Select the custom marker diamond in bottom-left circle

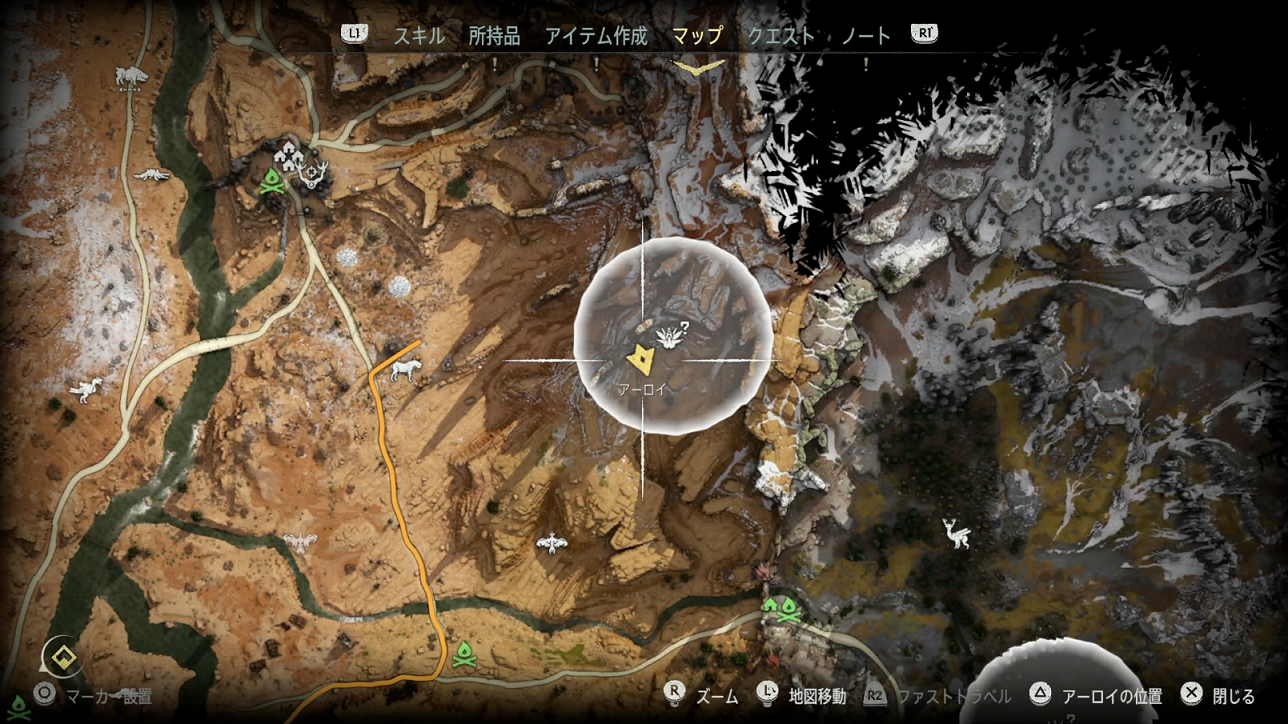(x=62, y=657)
